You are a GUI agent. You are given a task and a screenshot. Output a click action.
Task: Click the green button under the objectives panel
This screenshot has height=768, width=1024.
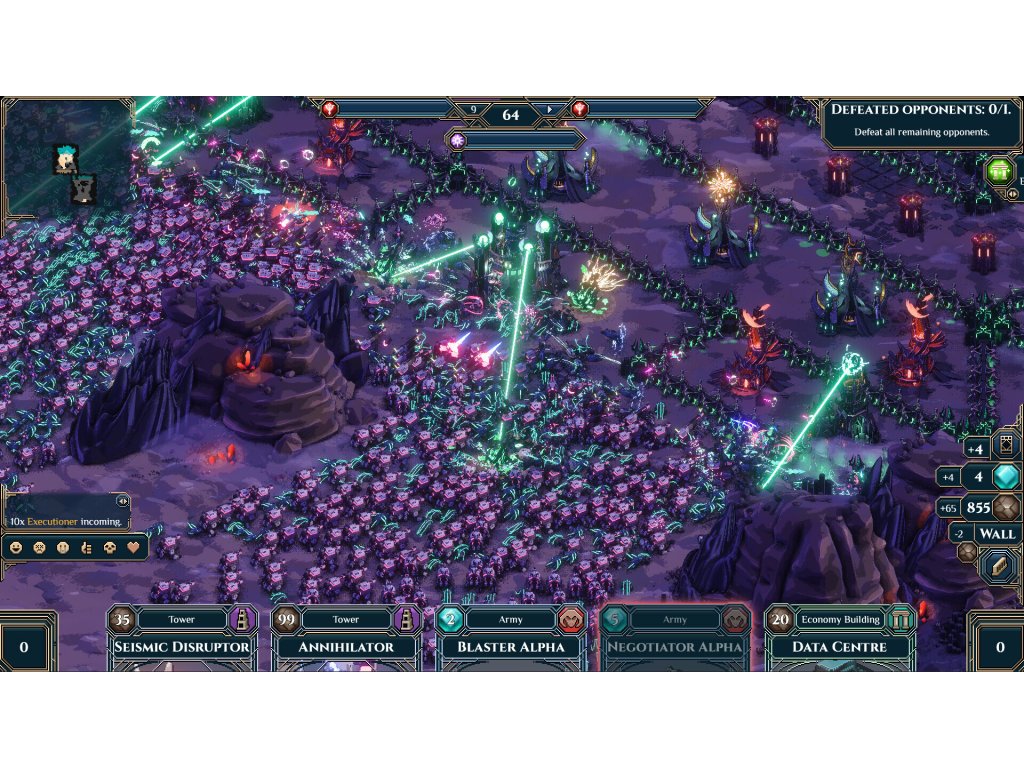[1000, 171]
